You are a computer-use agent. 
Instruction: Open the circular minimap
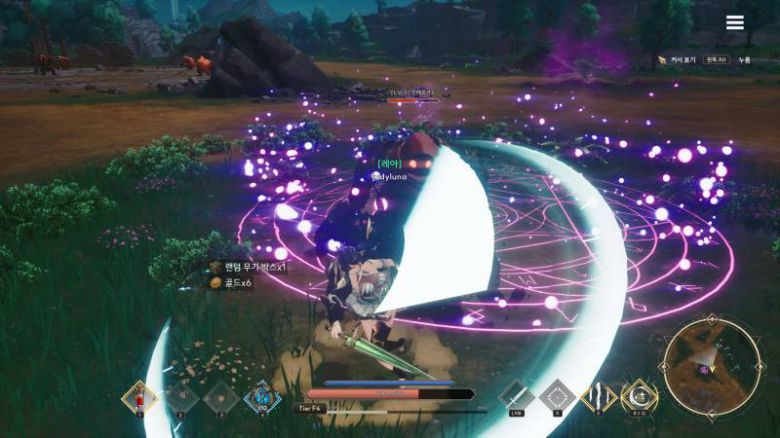coord(711,367)
